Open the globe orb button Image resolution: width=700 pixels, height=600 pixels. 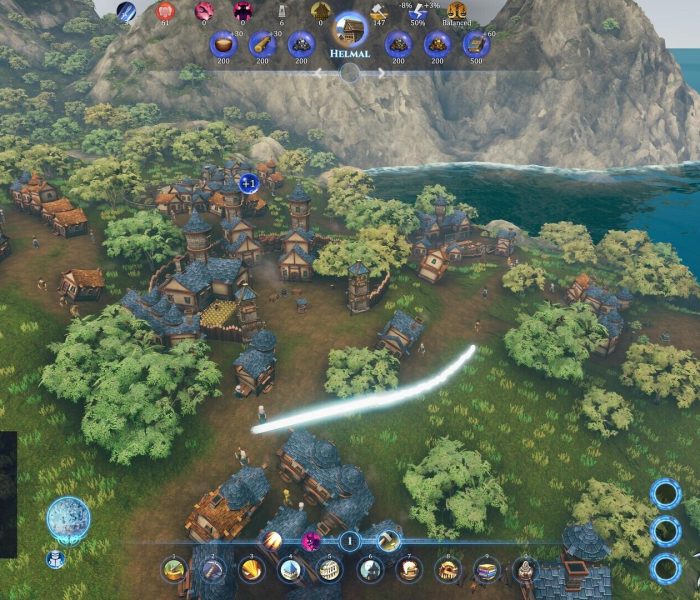(69, 519)
